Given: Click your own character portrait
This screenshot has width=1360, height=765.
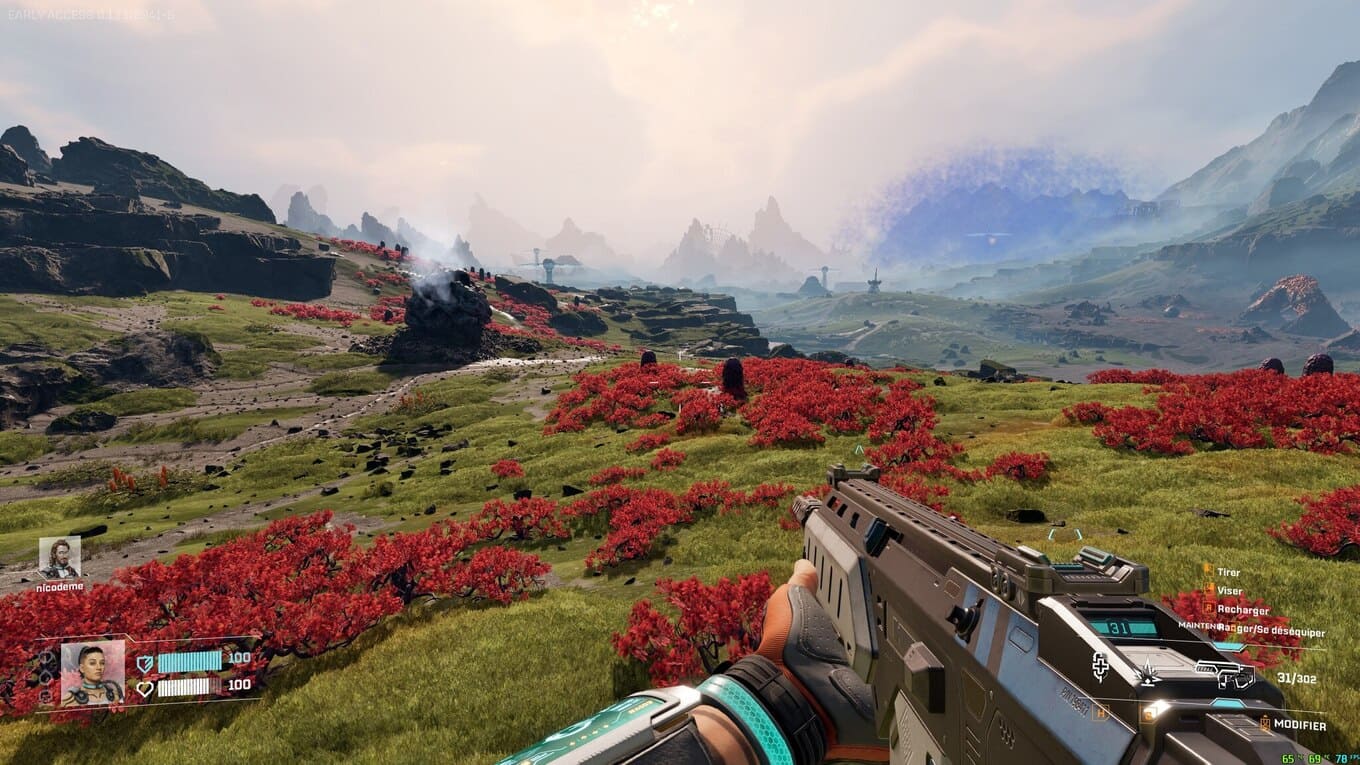Looking at the screenshot, I should (93, 673).
